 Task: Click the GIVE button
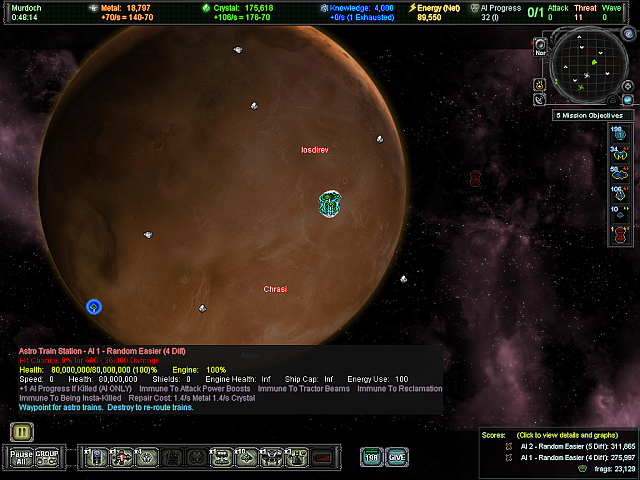point(397,457)
